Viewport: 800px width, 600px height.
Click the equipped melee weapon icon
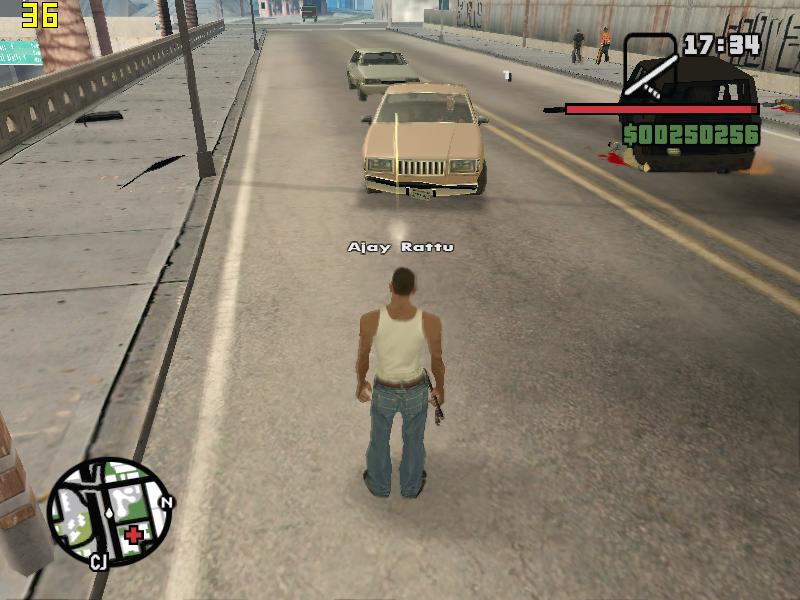pyautogui.click(x=650, y=68)
